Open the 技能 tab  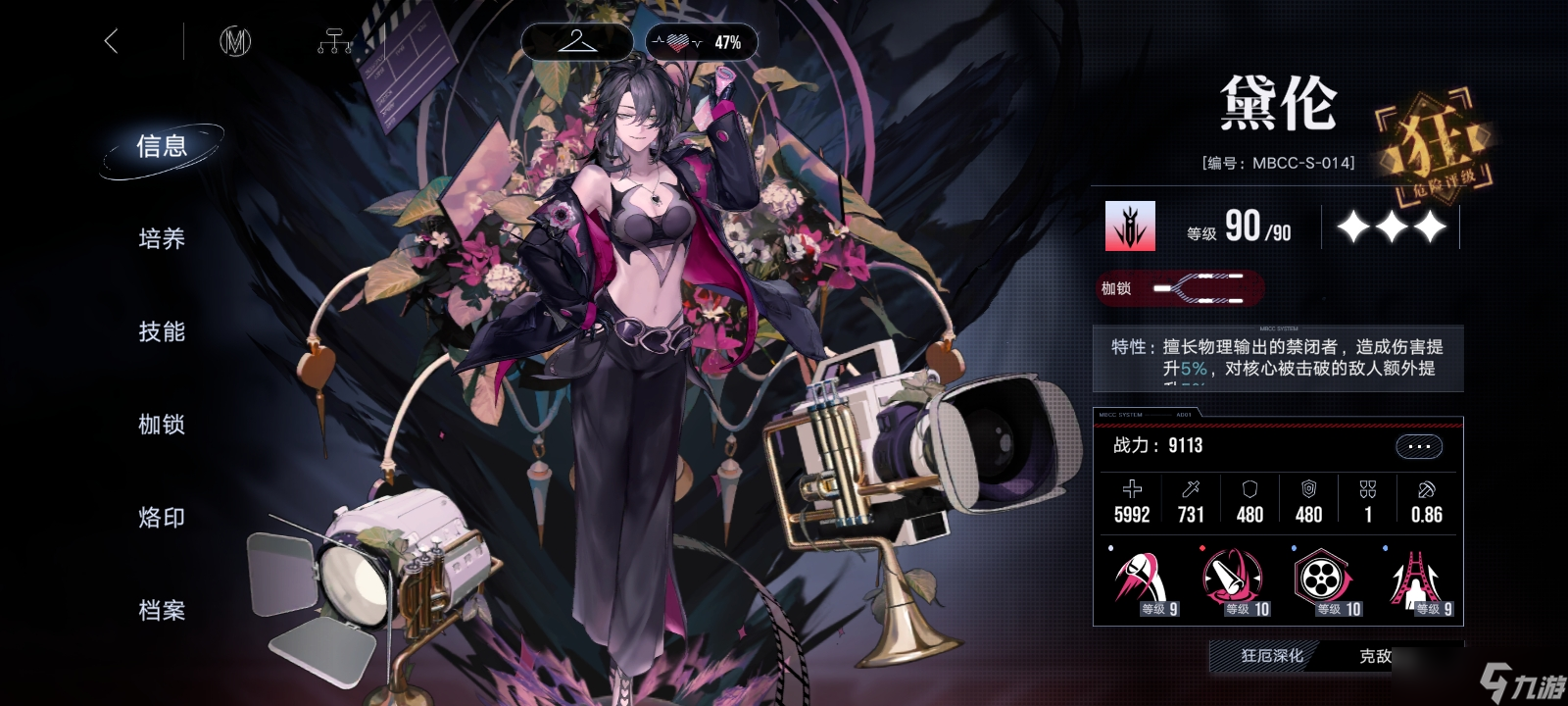[x=162, y=332]
